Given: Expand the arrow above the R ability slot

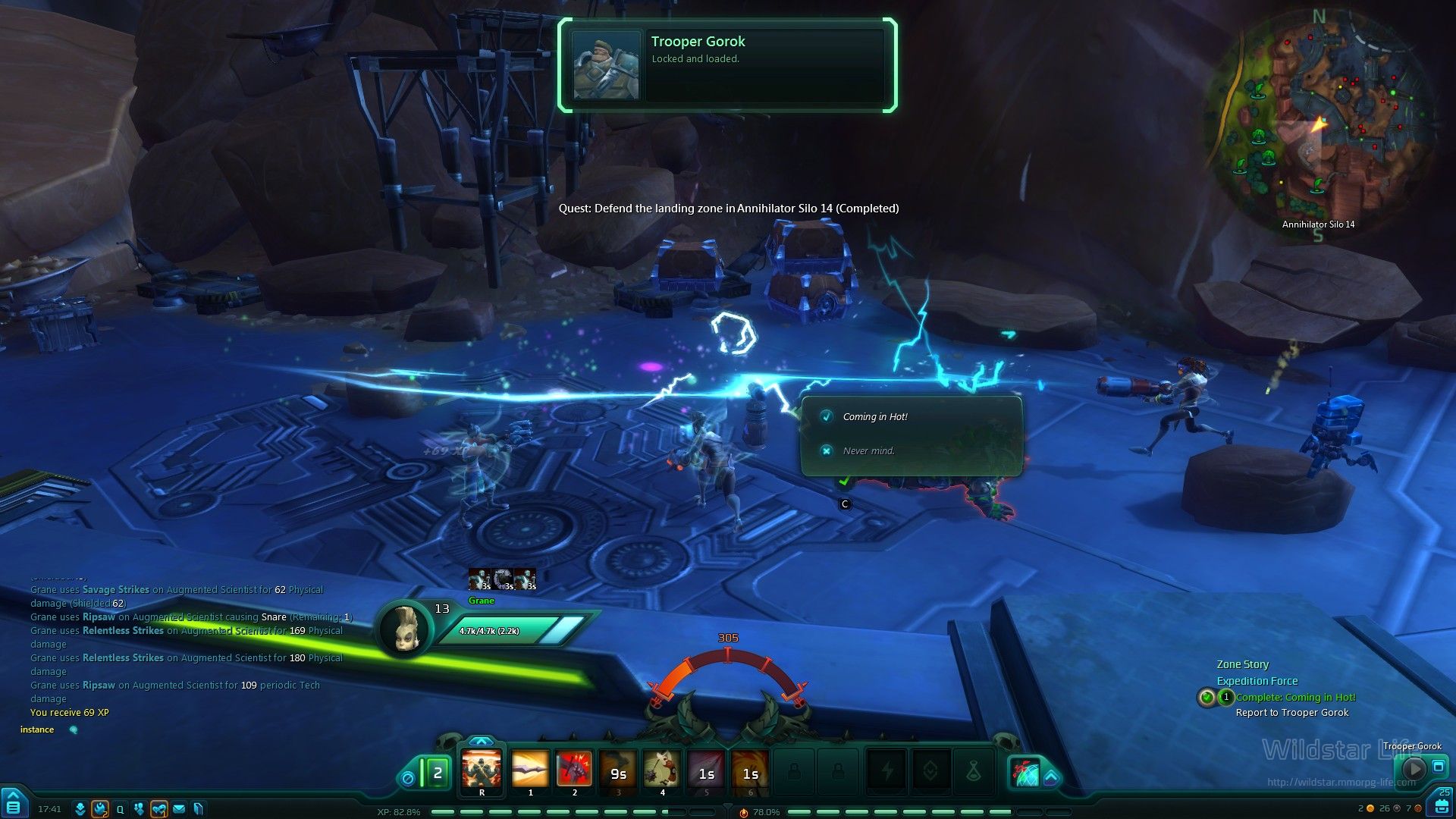Looking at the screenshot, I should (481, 741).
